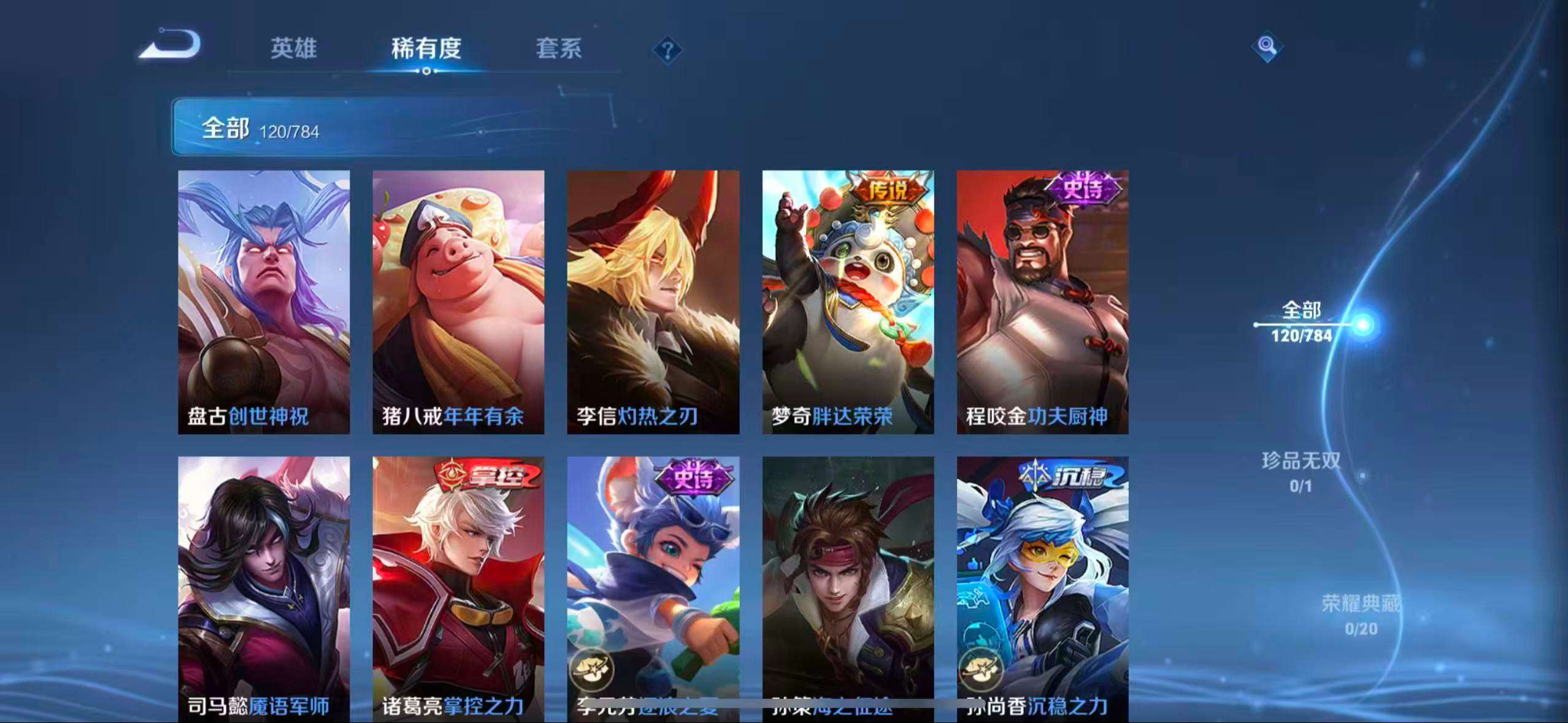
Task: Click the 全部 120/784 filter banner
Action: (264, 127)
